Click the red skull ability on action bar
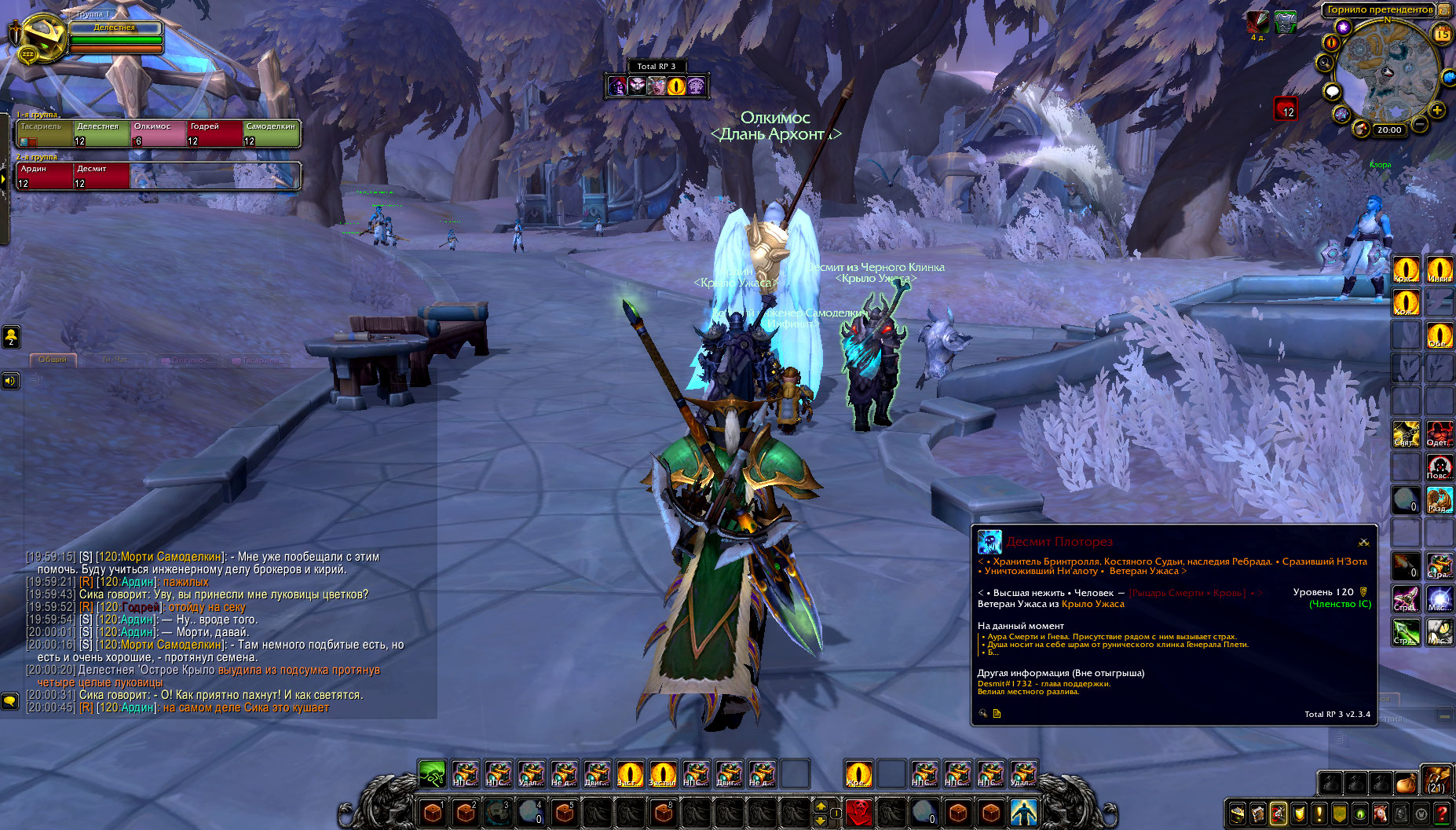Viewport: 1456px width, 830px height. [x=858, y=812]
